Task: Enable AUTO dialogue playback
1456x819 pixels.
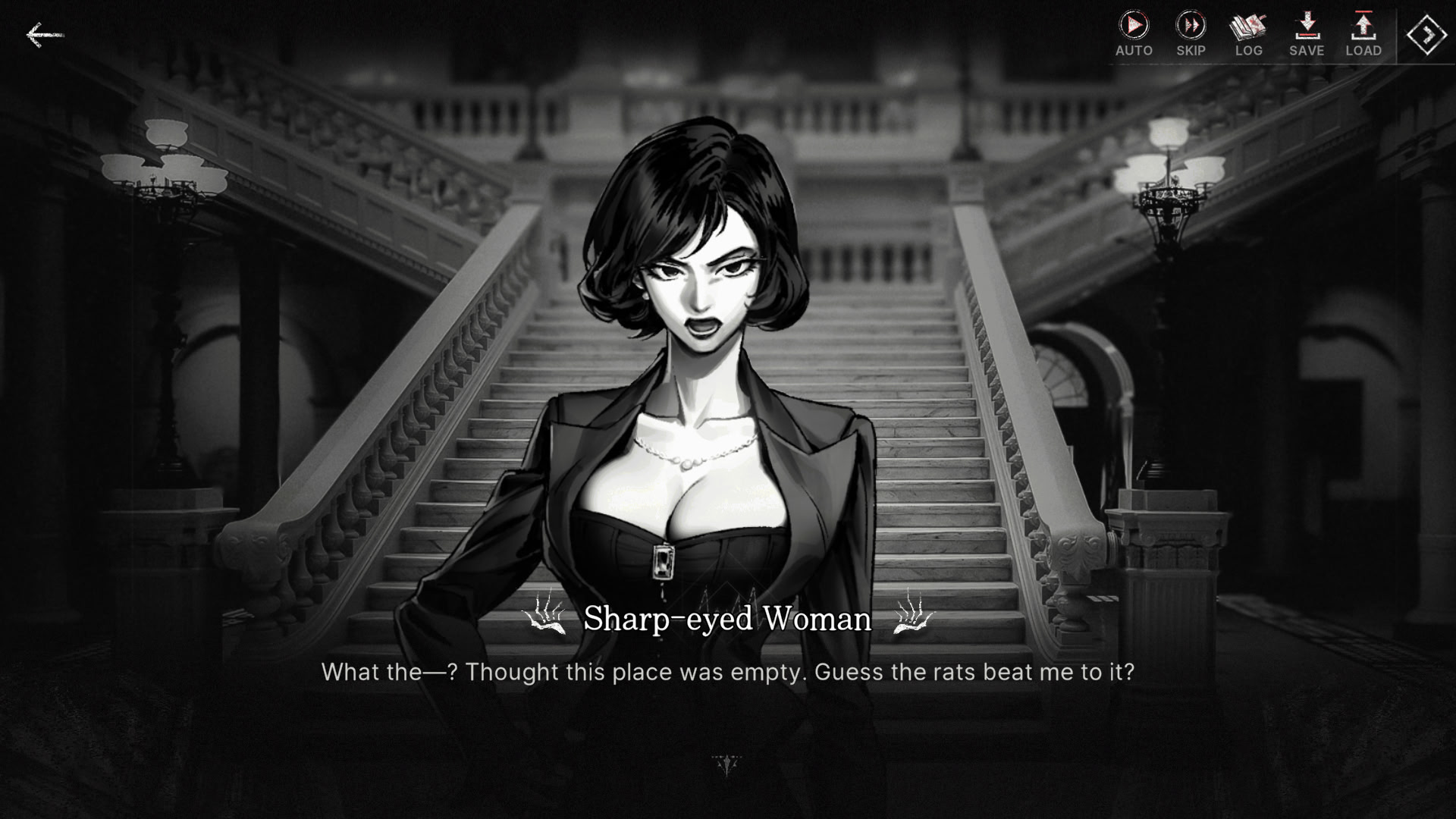Action: pyautogui.click(x=1134, y=33)
